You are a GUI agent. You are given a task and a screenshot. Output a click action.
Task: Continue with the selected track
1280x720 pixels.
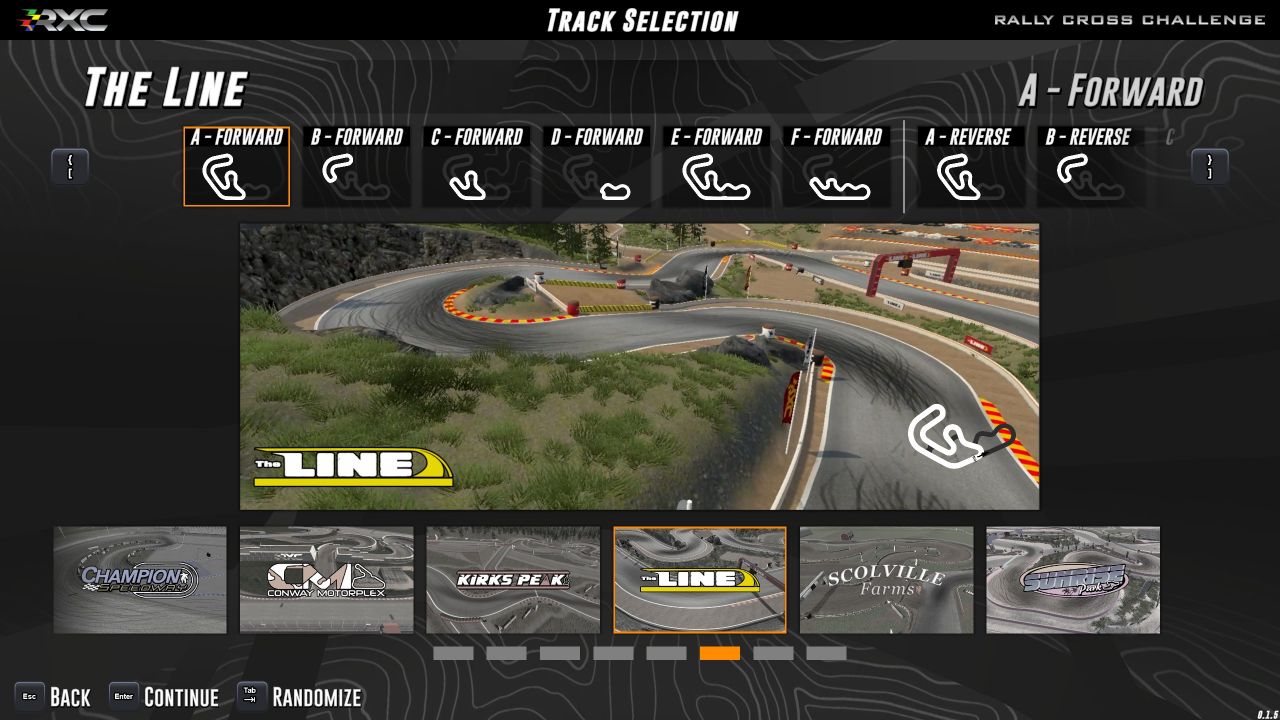(x=164, y=697)
